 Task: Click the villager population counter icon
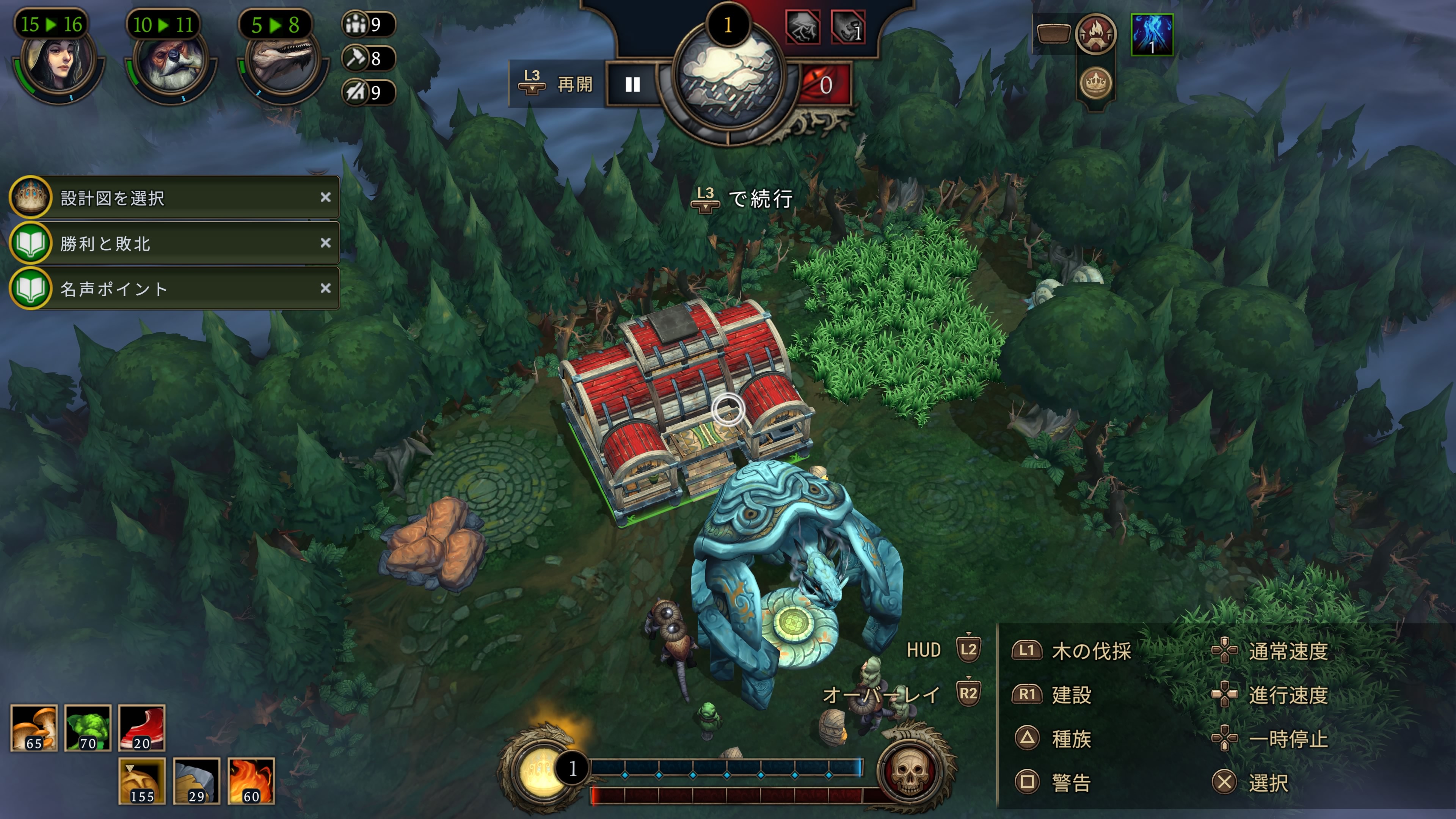(x=356, y=25)
